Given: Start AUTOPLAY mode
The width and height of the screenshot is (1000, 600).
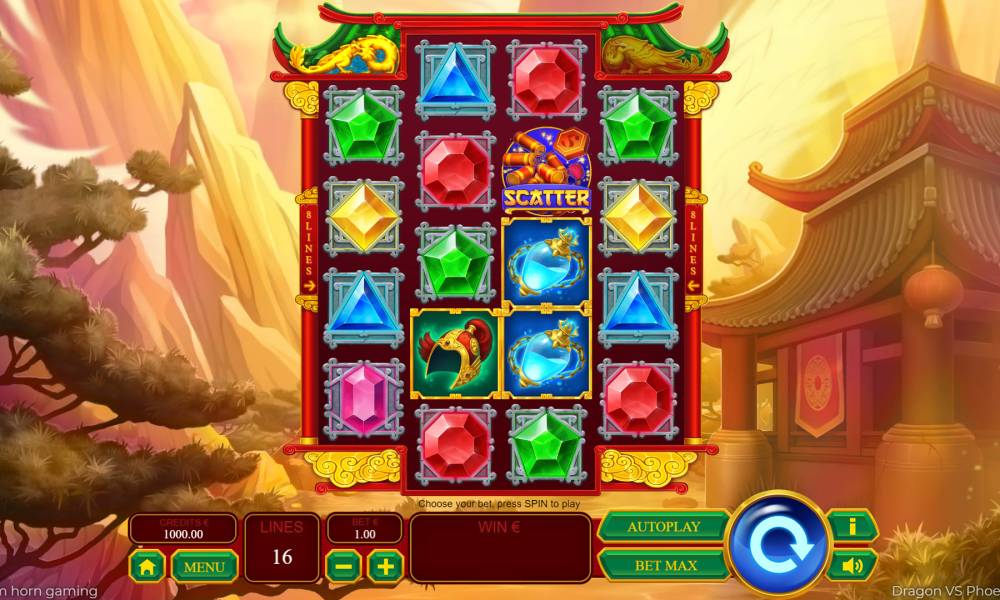Looking at the screenshot, I should [663, 526].
